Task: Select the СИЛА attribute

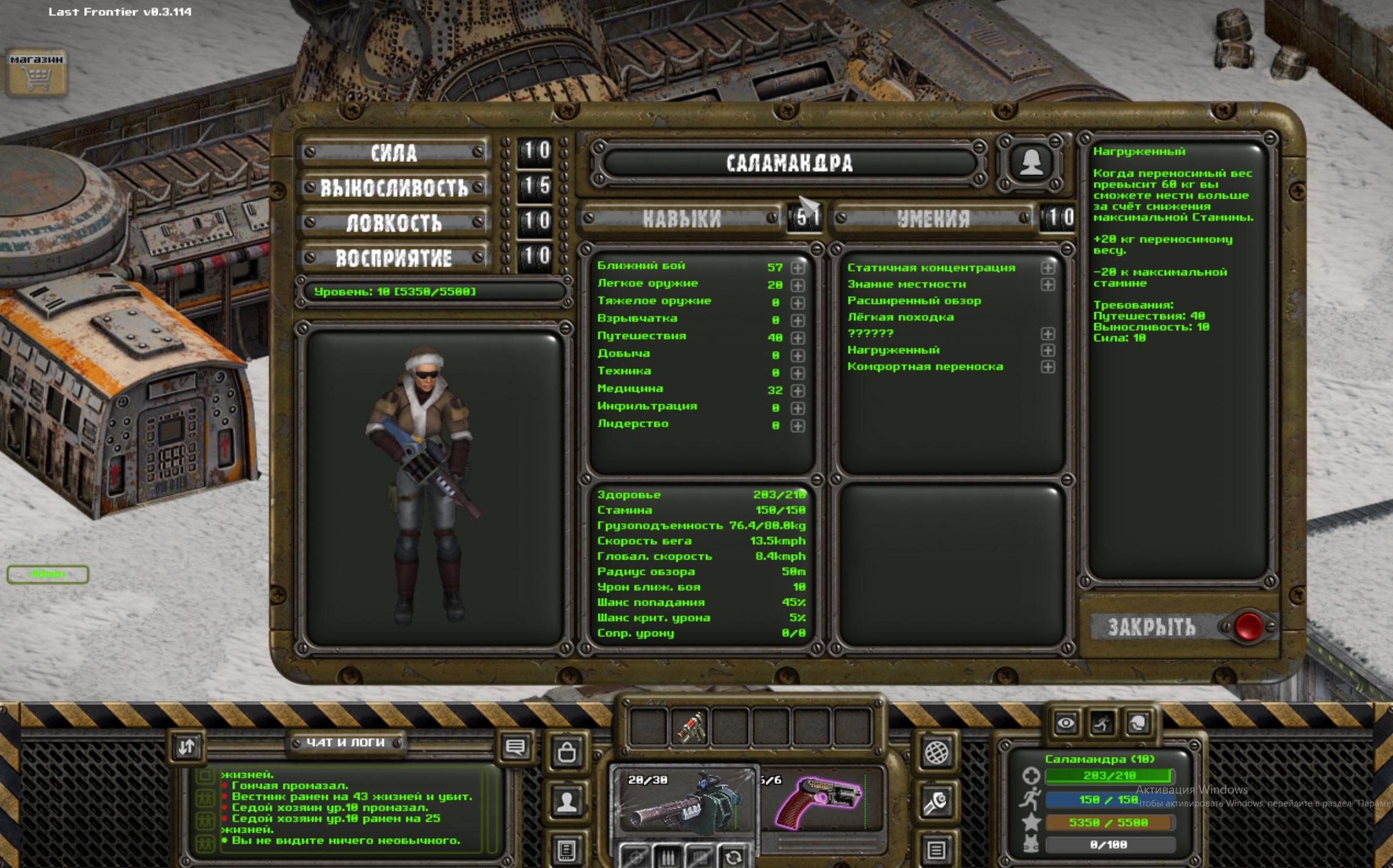Action: pos(394,152)
